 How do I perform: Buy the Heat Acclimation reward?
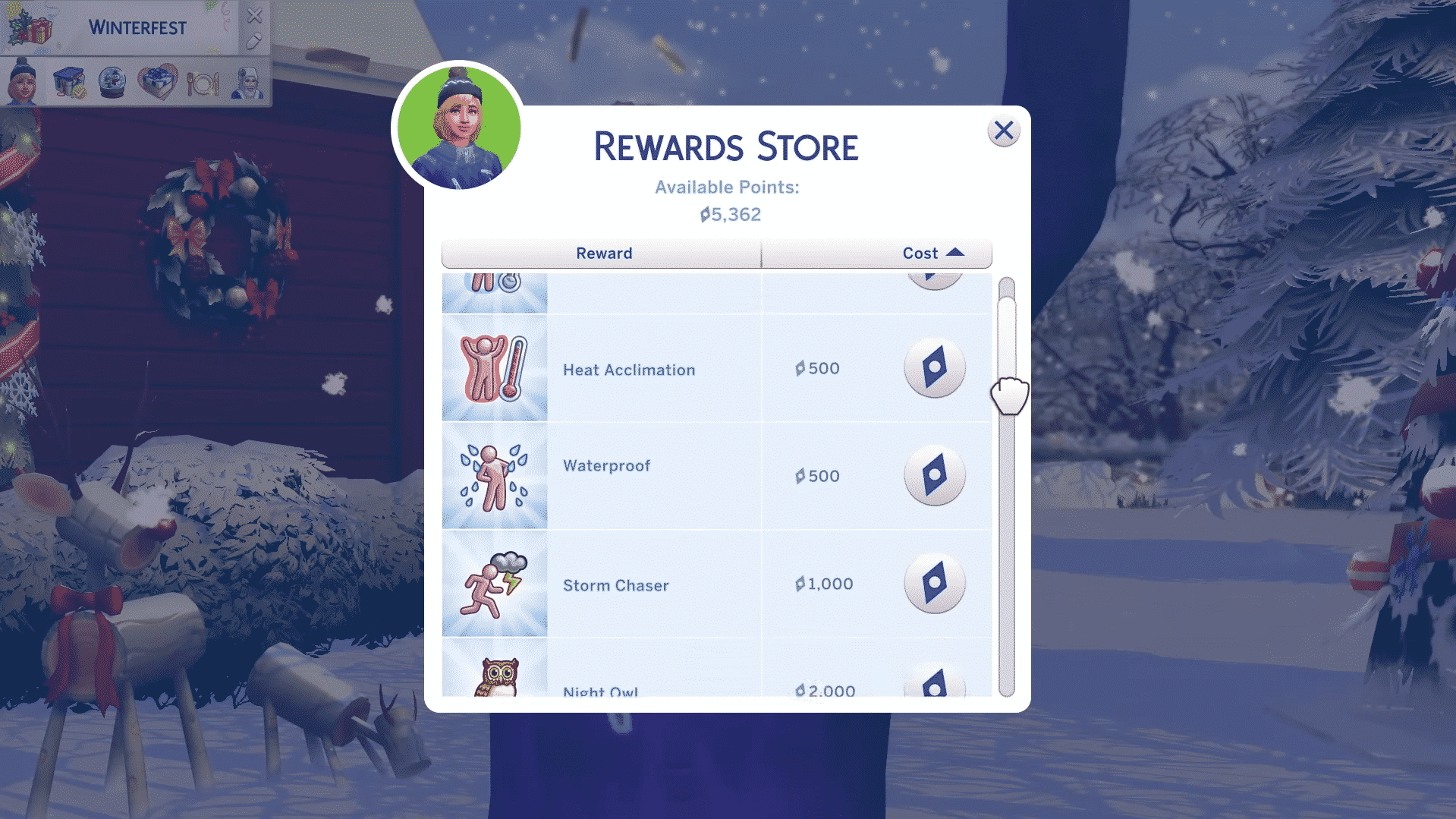point(934,368)
